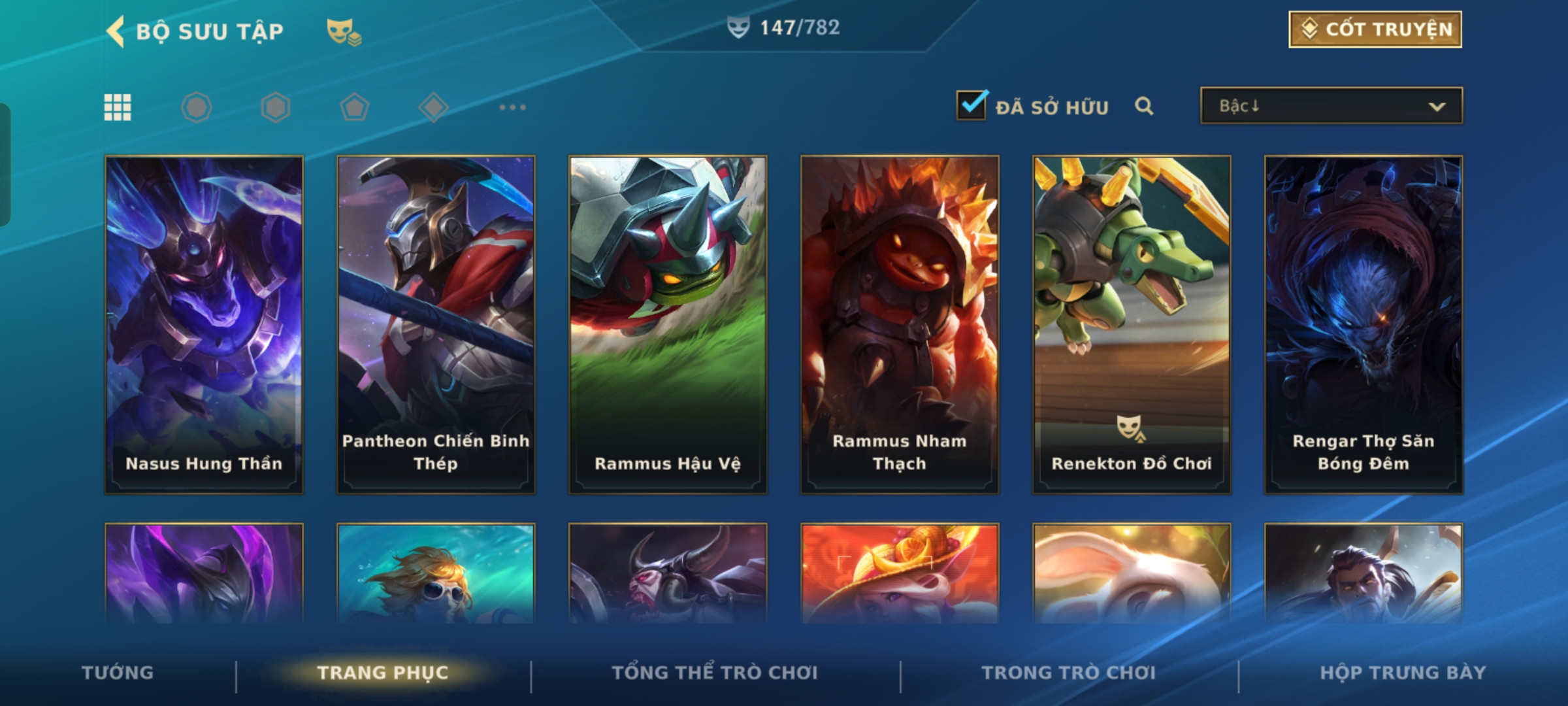The width and height of the screenshot is (1568, 706).
Task: Open the Hộp Trưng Bày tab
Action: coord(1403,673)
